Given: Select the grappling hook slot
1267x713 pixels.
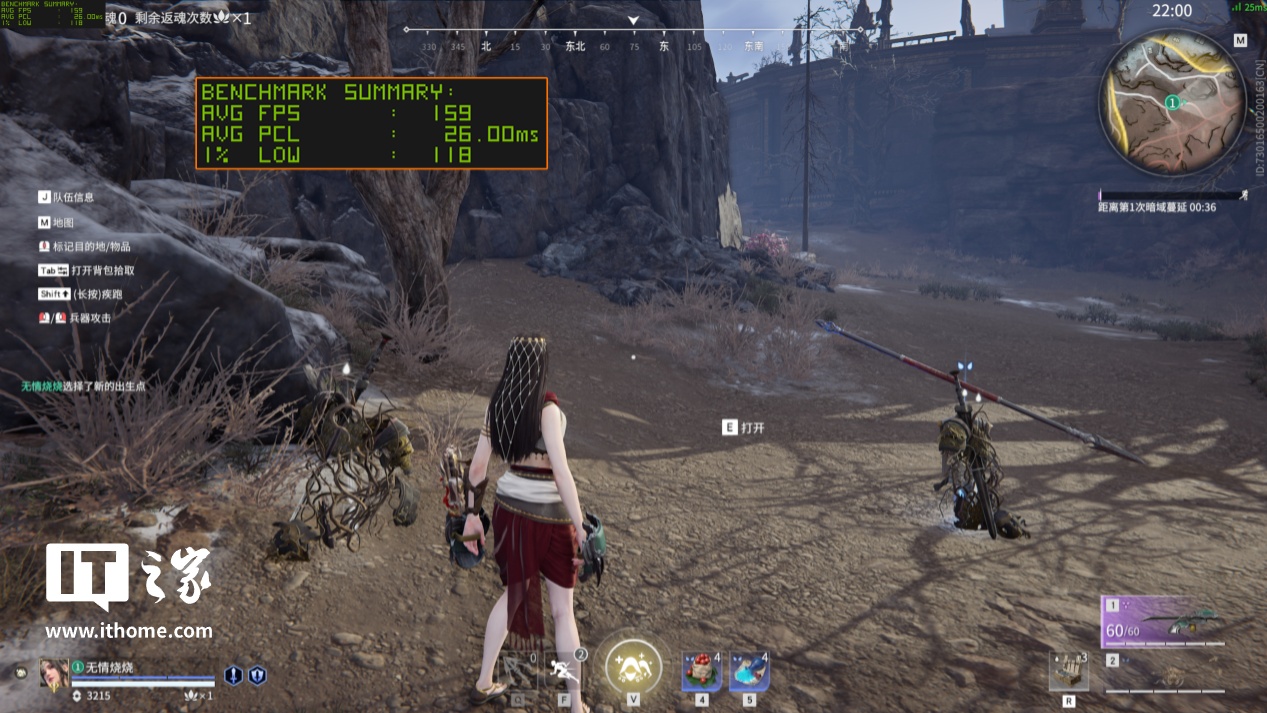Looking at the screenshot, I should point(518,670).
